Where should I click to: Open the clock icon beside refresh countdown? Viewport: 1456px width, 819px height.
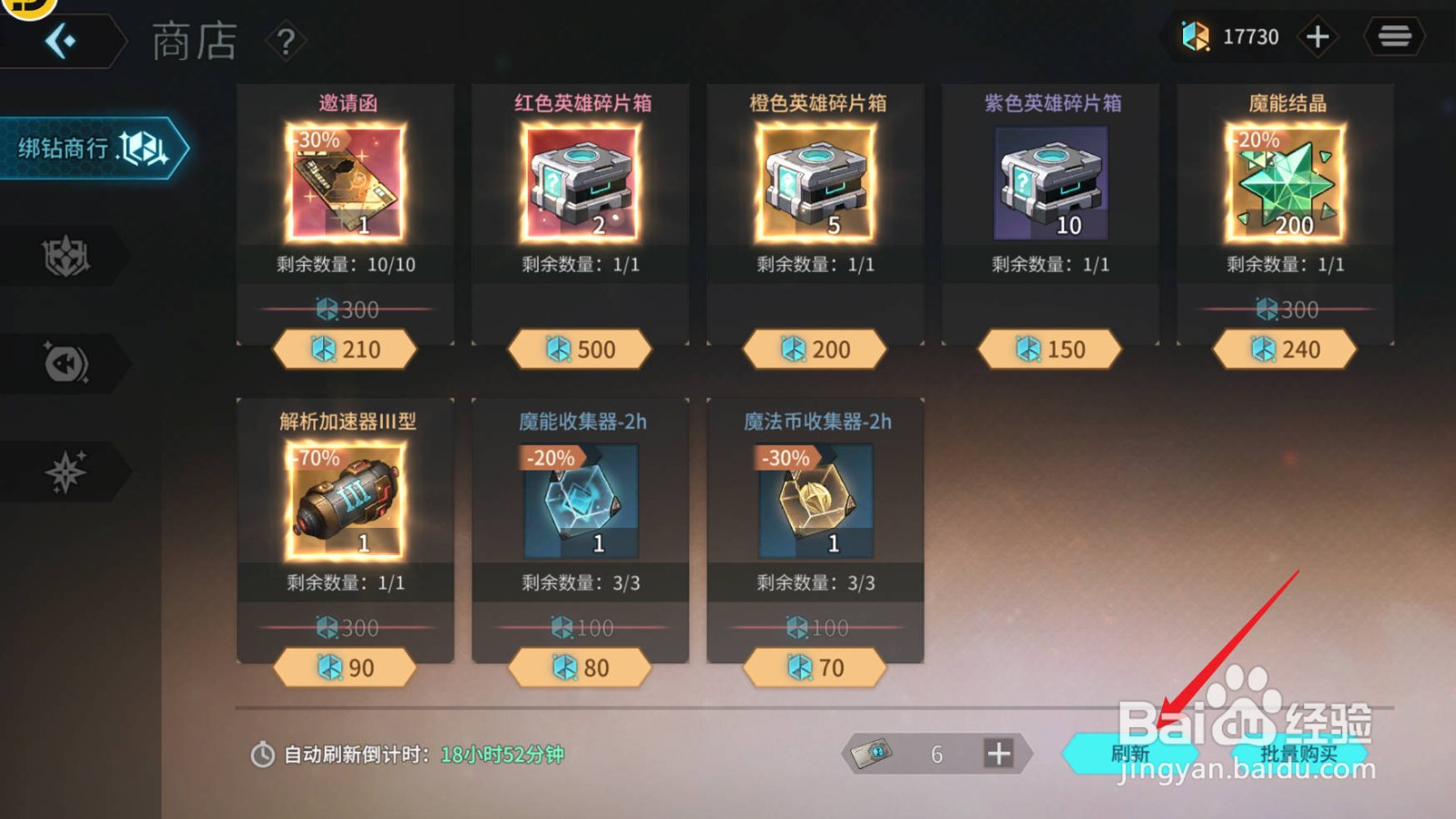263,754
